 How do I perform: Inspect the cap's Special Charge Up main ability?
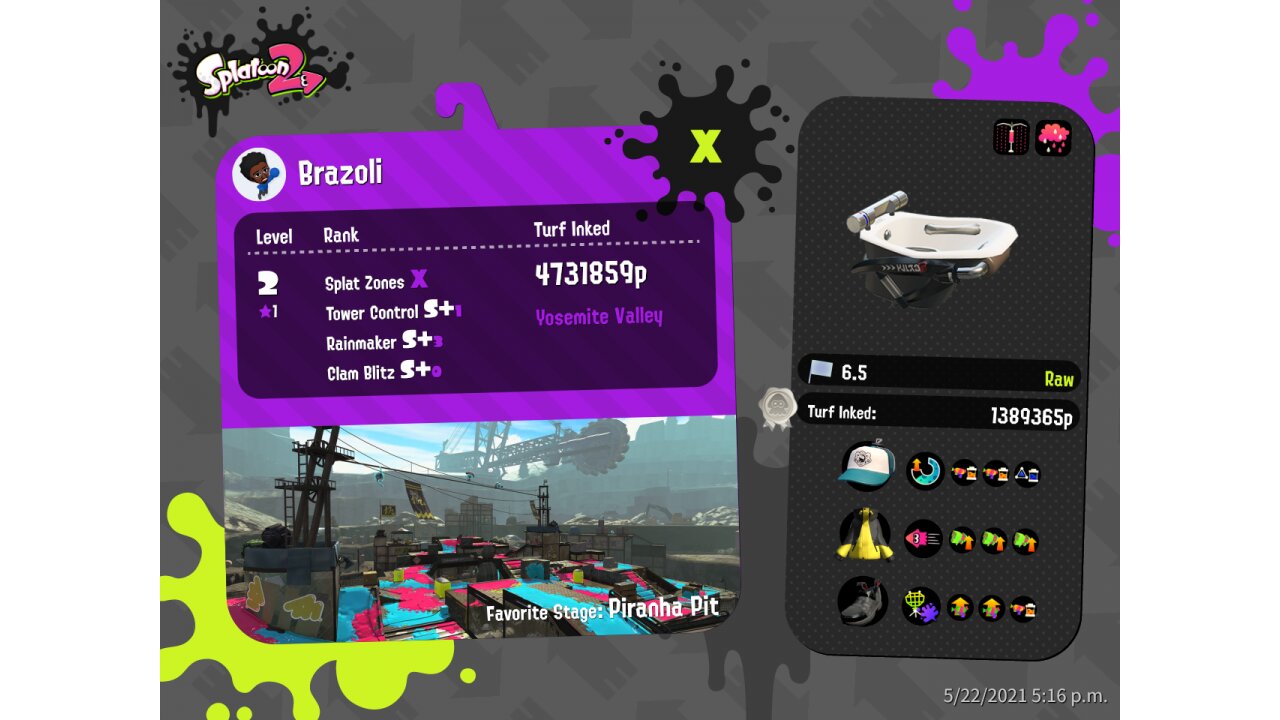pyautogui.click(x=924, y=470)
